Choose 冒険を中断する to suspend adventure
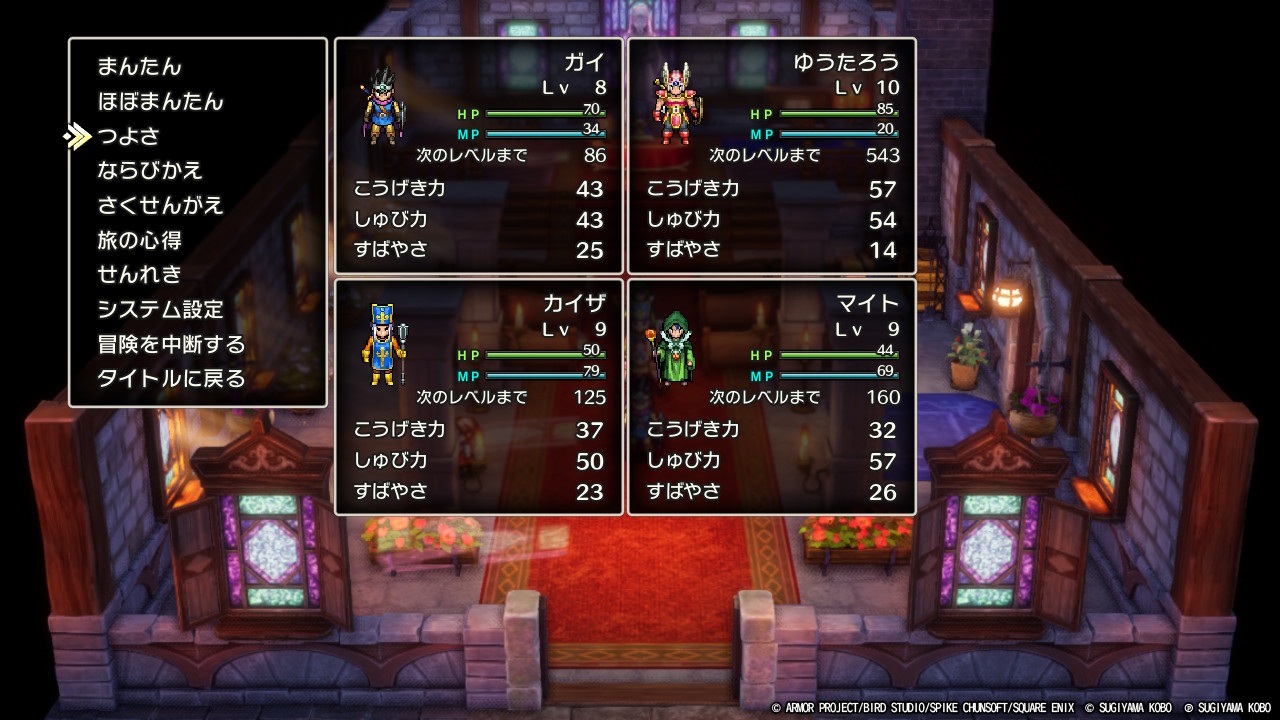 (x=171, y=345)
